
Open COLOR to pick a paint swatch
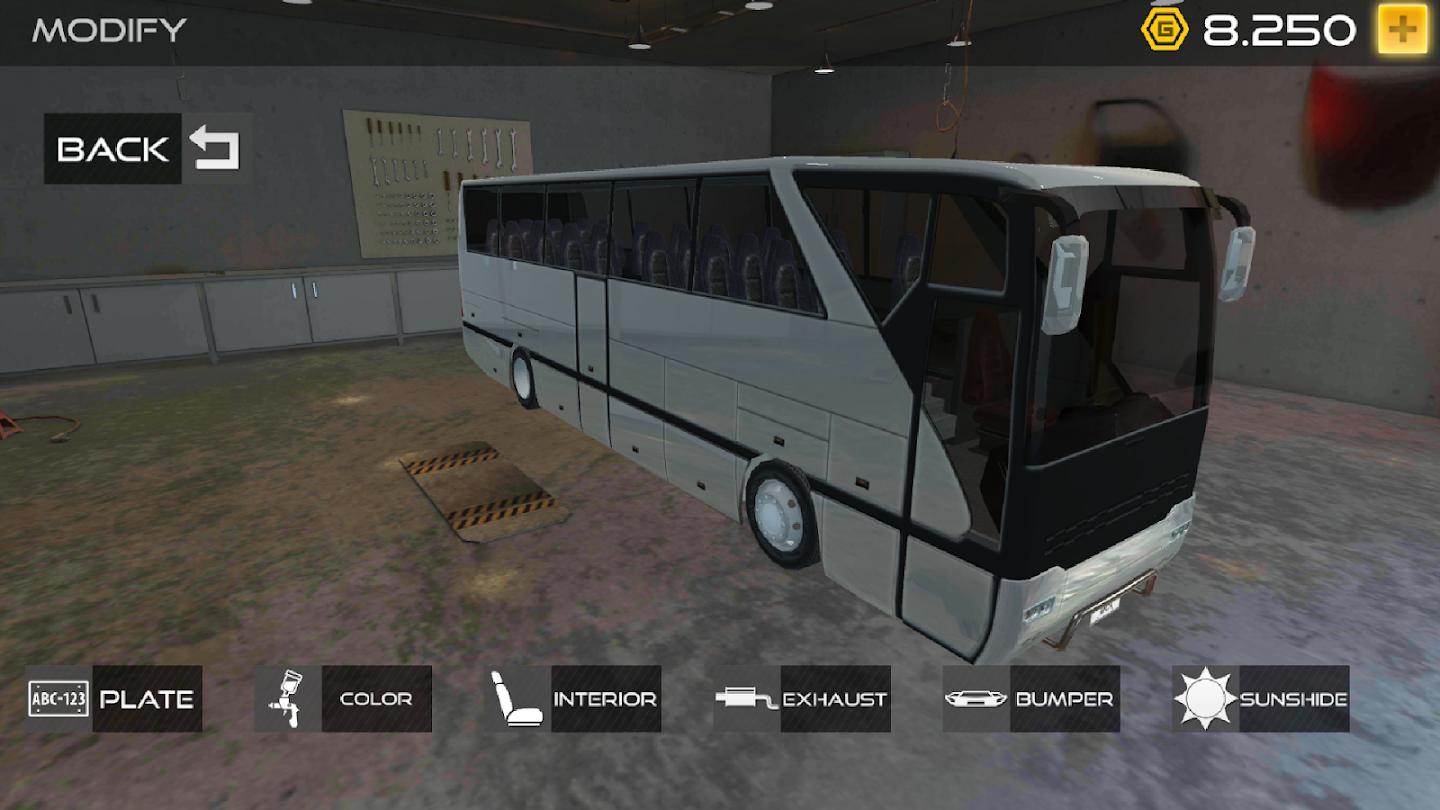(x=378, y=699)
